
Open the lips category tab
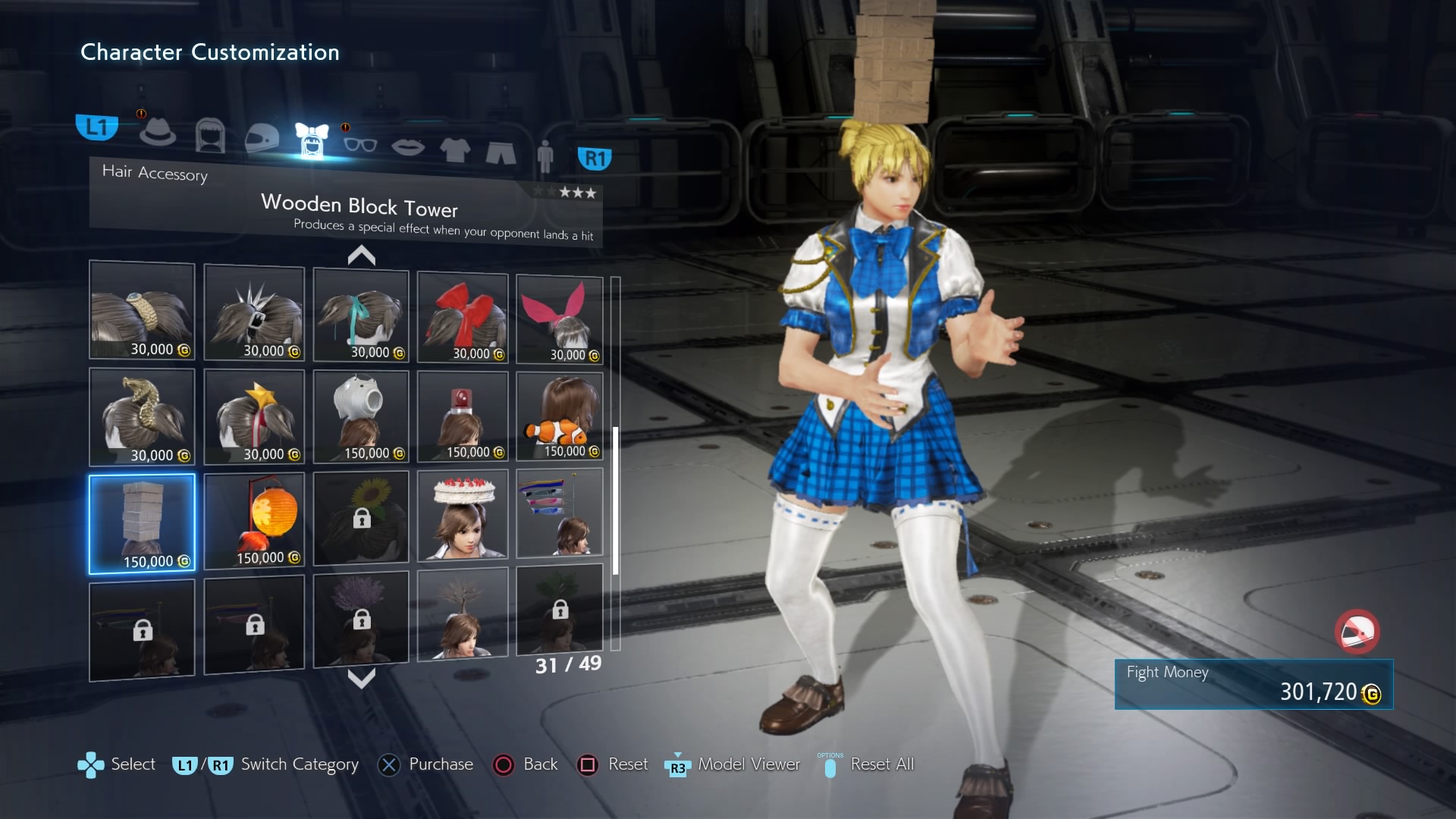(x=408, y=146)
